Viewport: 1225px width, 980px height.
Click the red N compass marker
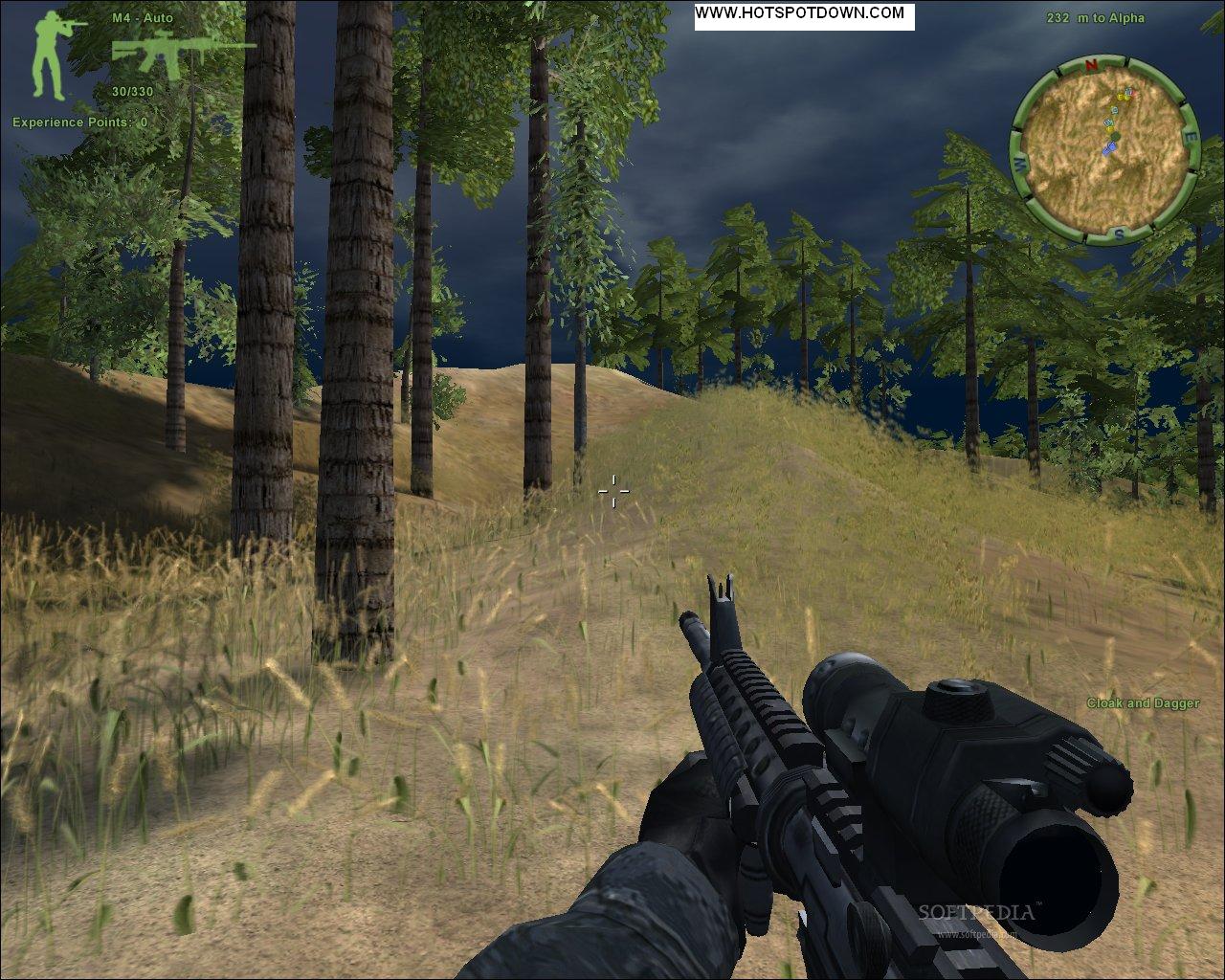pyautogui.click(x=1091, y=64)
